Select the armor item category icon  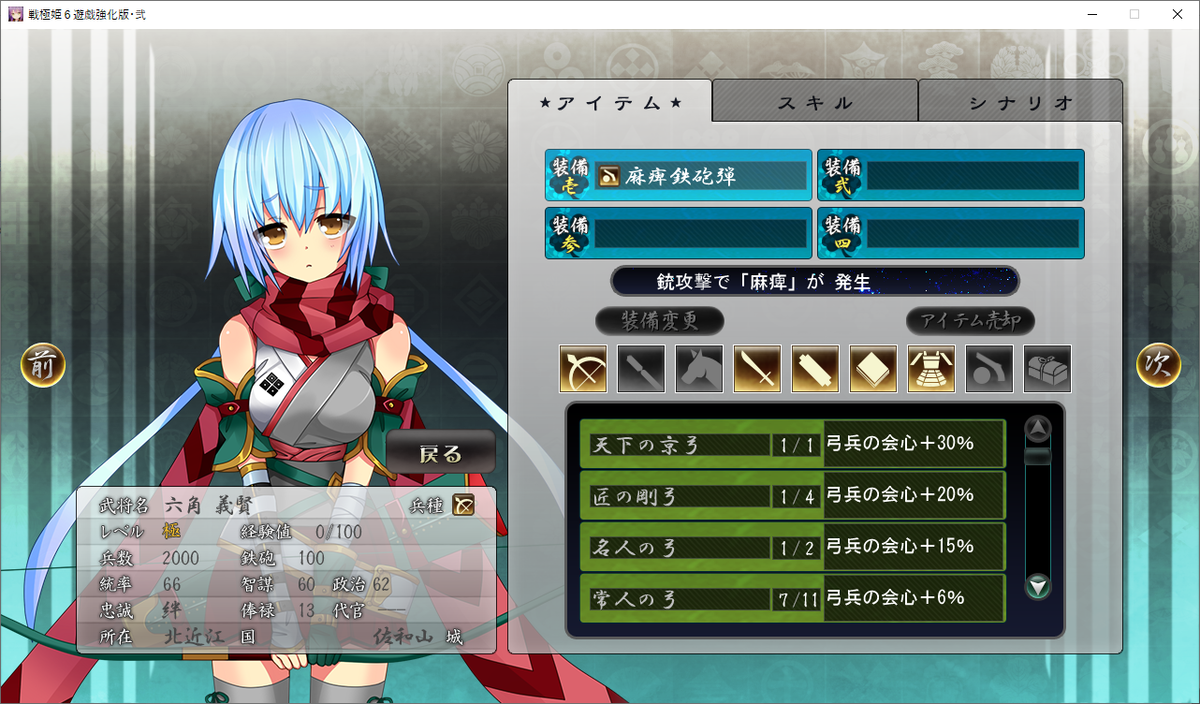[931, 369]
